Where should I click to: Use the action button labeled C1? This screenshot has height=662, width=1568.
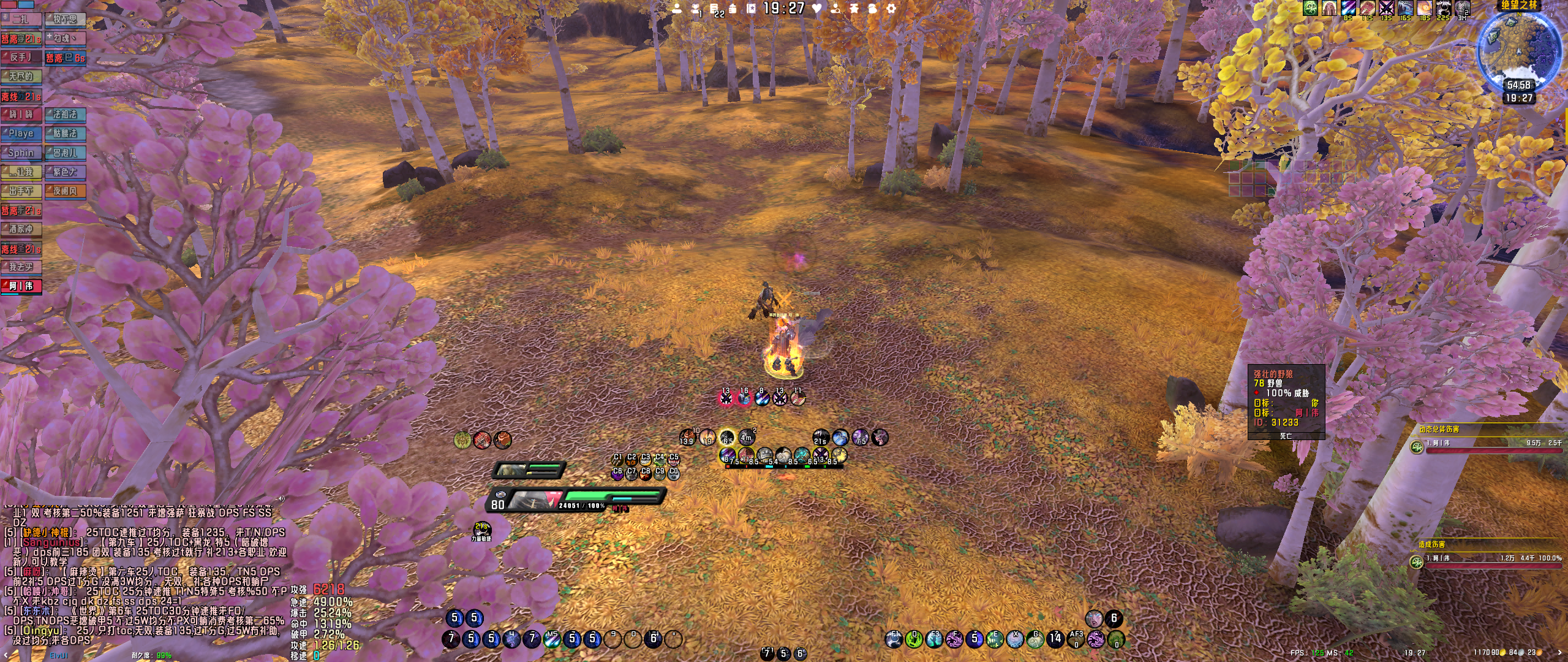tap(617, 458)
